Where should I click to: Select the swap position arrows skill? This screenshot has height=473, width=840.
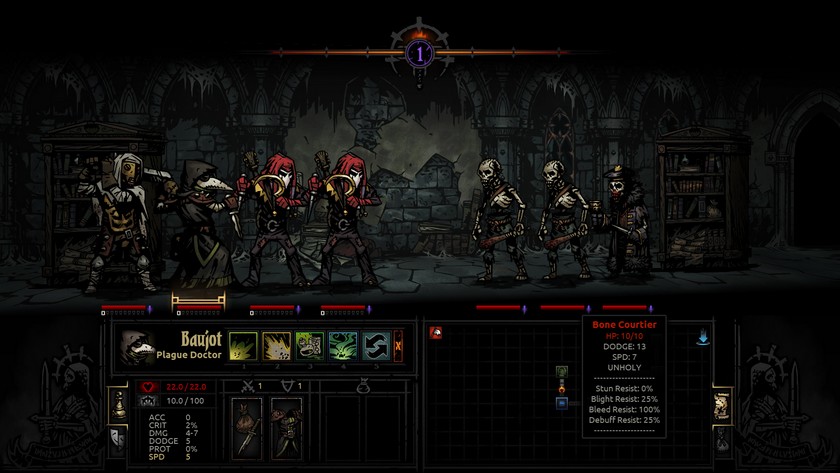pyautogui.click(x=375, y=346)
